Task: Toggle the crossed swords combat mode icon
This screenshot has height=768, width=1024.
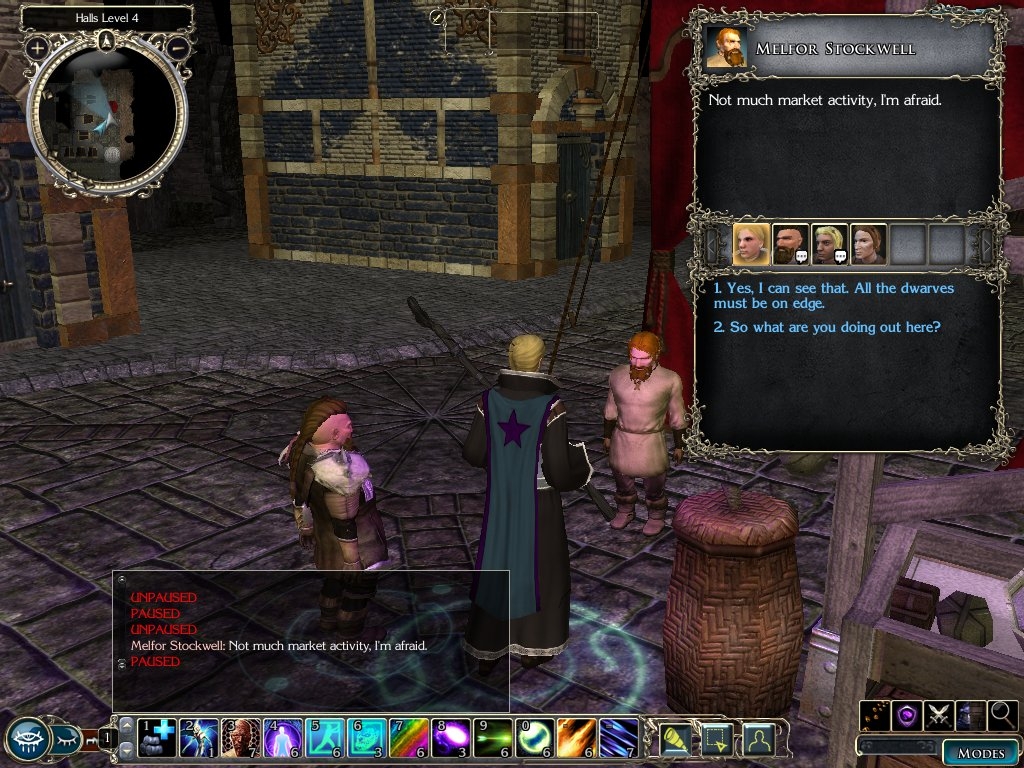Action: 939,714
